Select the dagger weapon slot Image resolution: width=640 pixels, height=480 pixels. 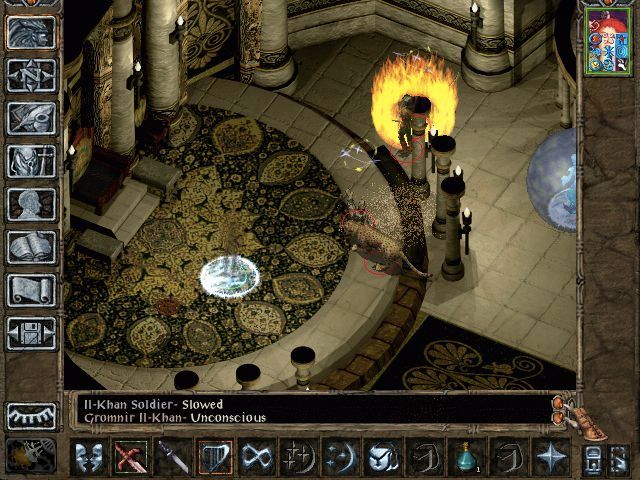(x=170, y=457)
